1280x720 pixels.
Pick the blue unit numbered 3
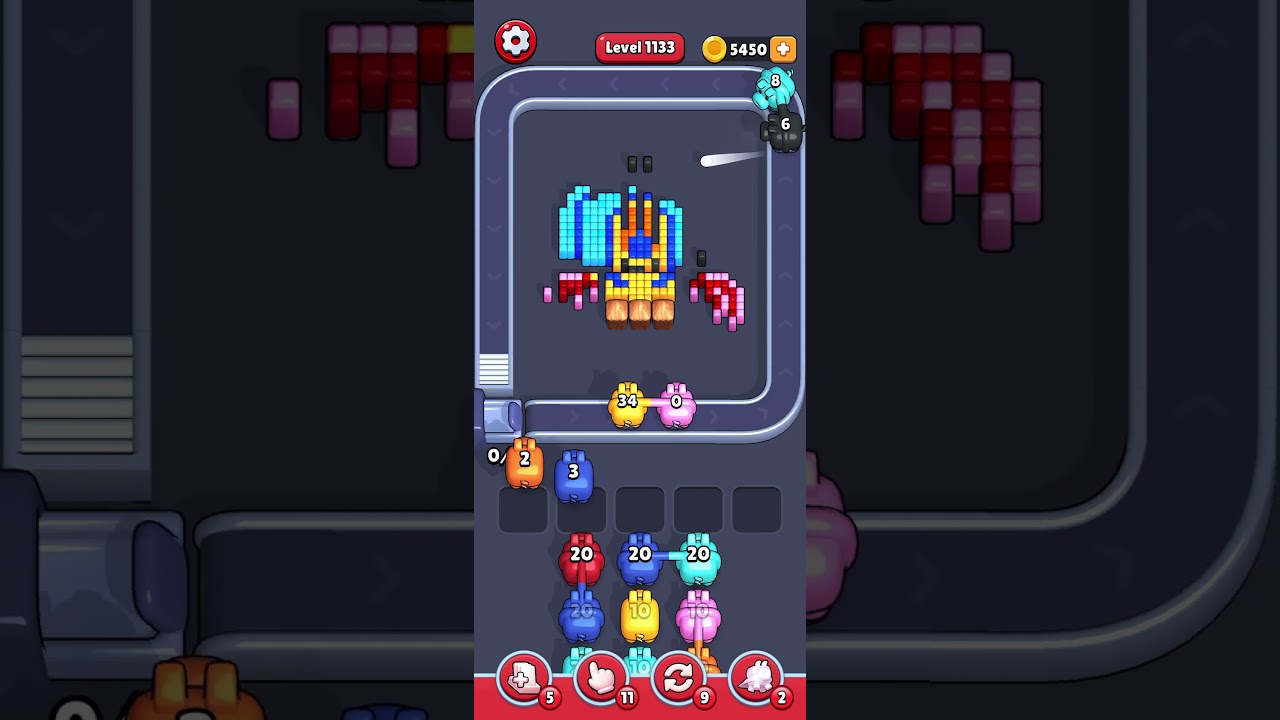(574, 472)
